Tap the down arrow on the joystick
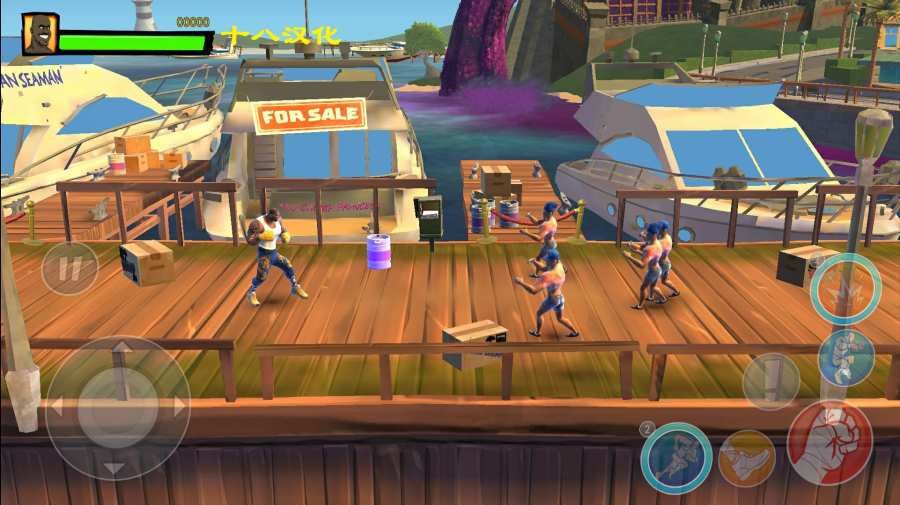900x505 pixels. [x=118, y=465]
